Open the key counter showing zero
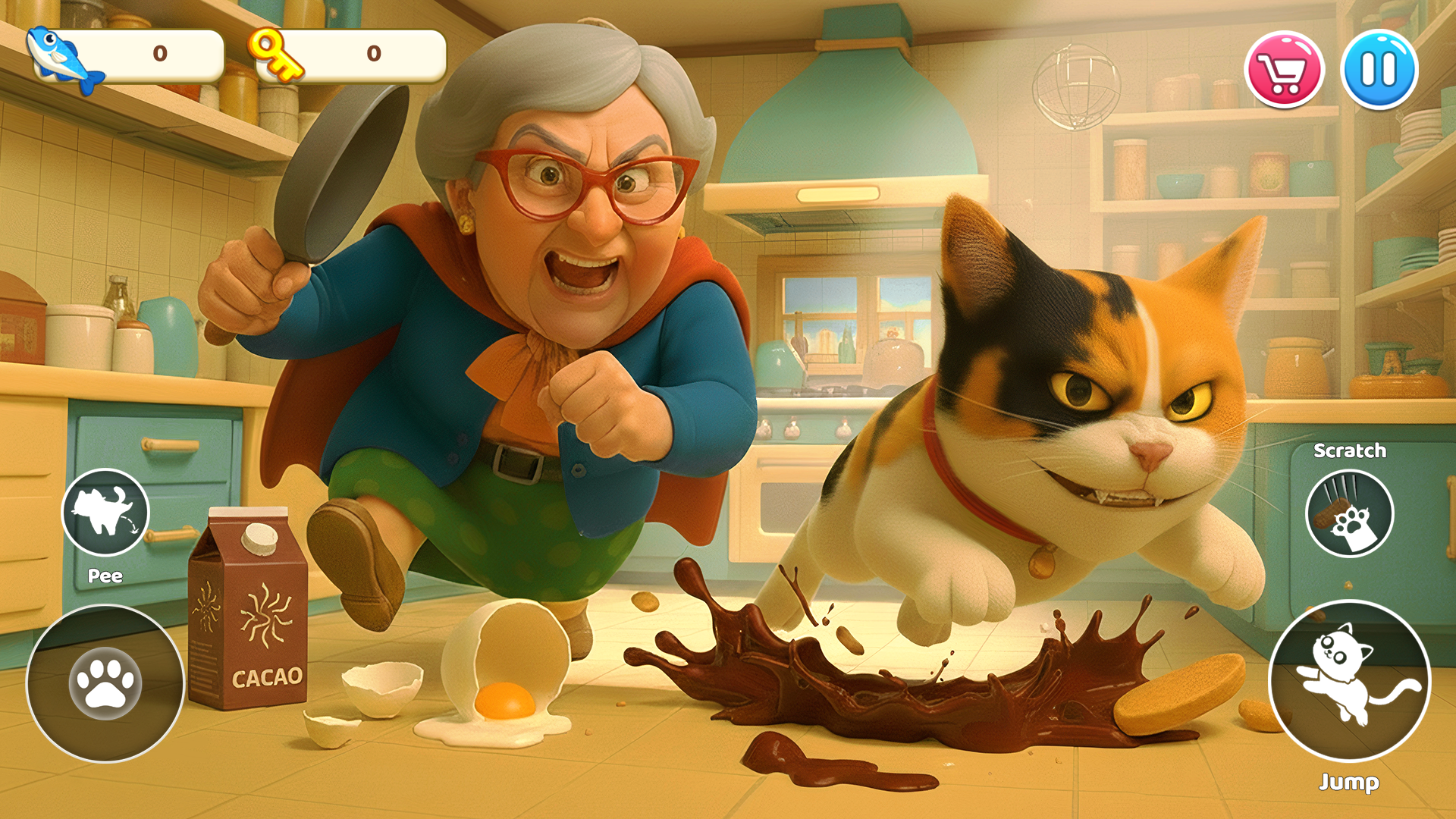 pos(372,53)
